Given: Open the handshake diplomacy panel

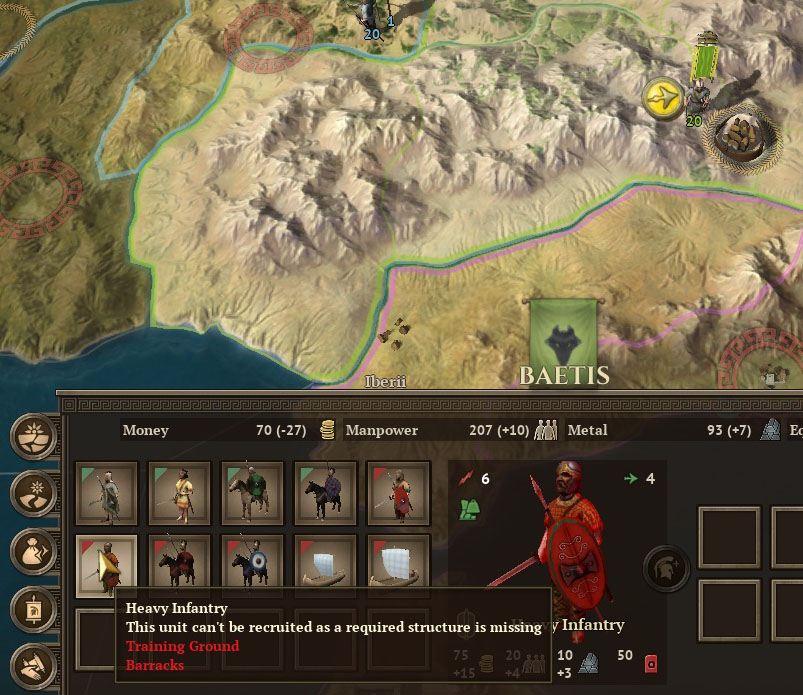Looking at the screenshot, I should [x=33, y=663].
